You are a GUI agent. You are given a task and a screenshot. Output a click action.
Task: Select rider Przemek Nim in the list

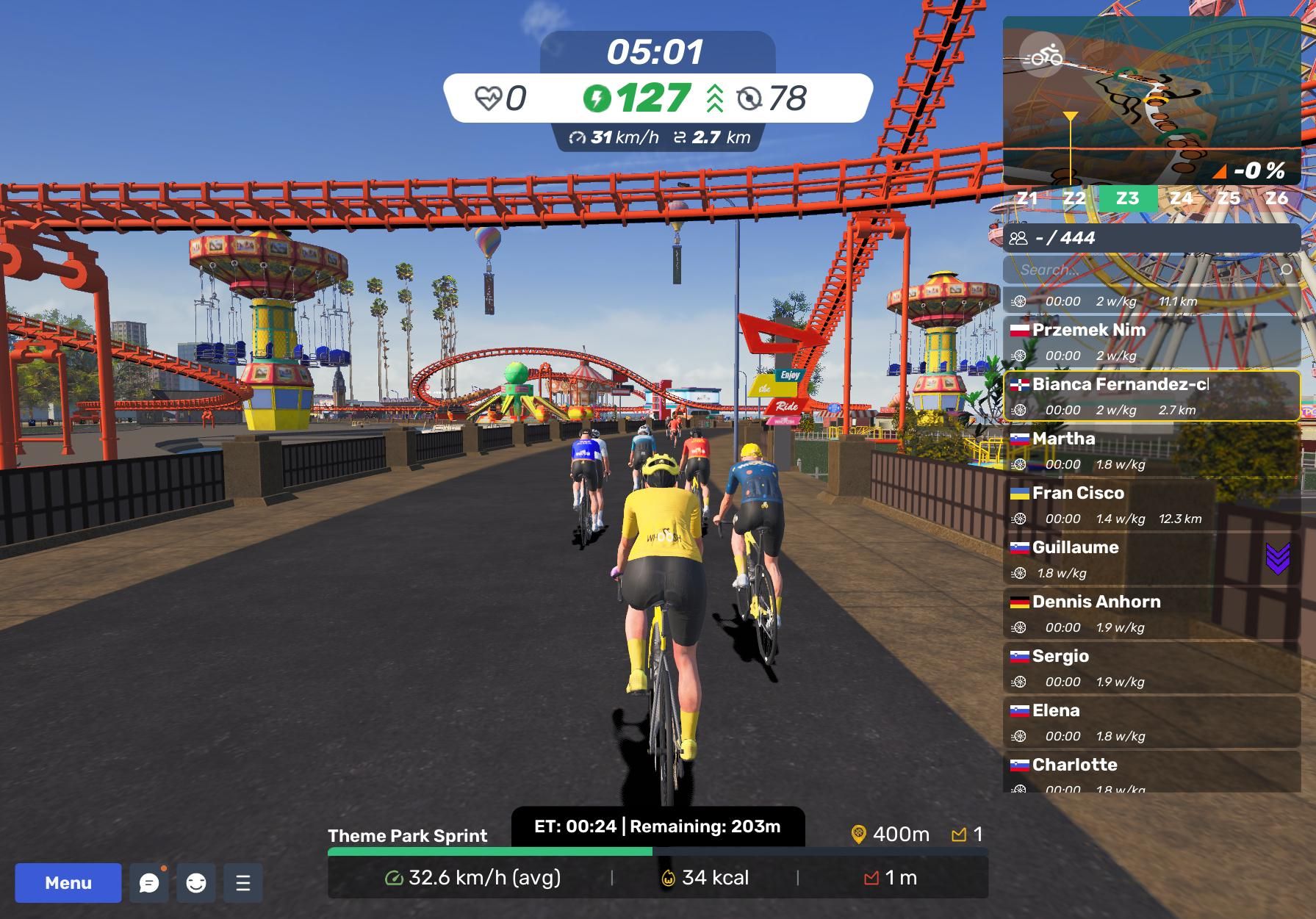click(1151, 342)
